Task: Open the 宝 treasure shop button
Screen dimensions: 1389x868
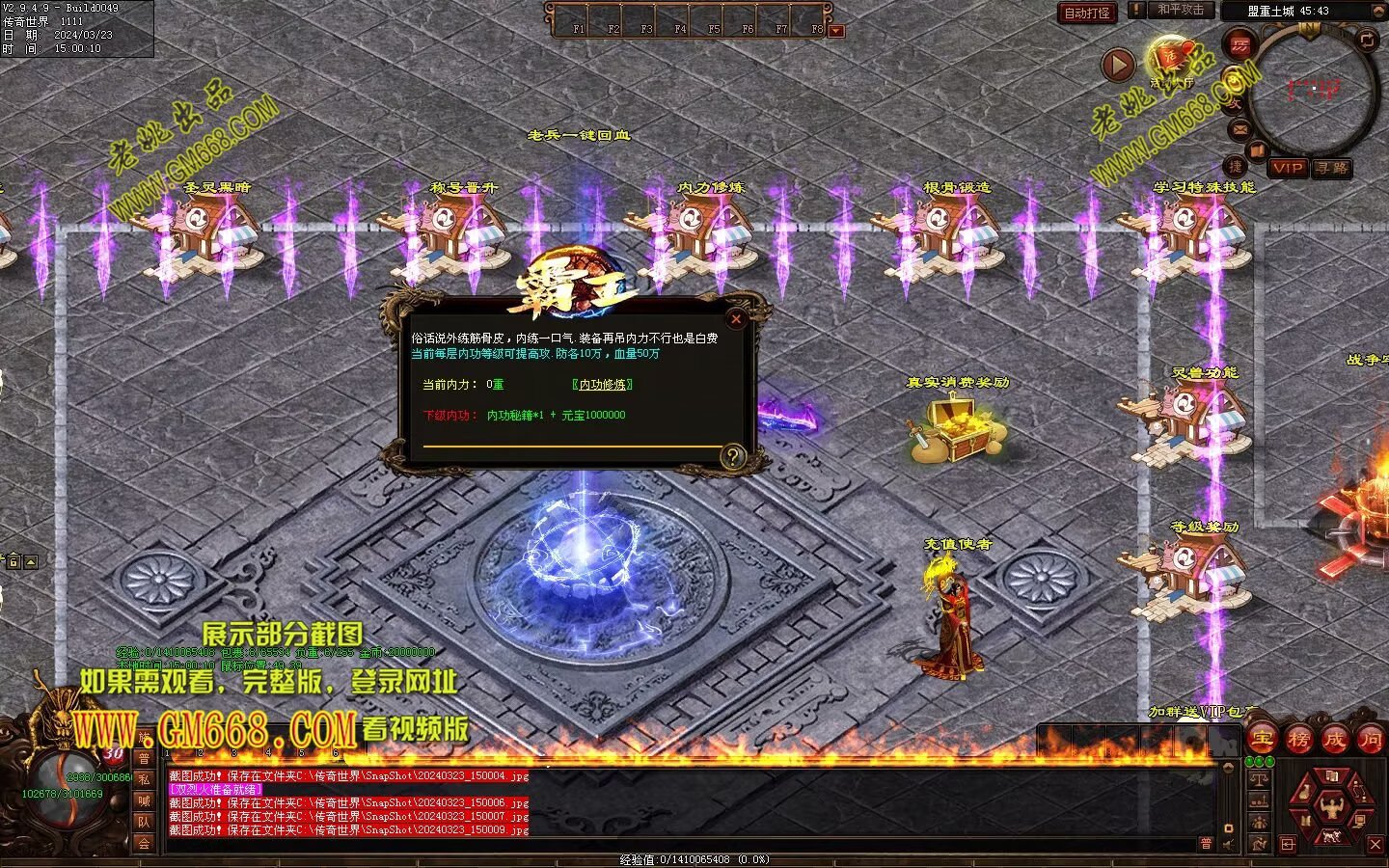Action: [1262, 740]
